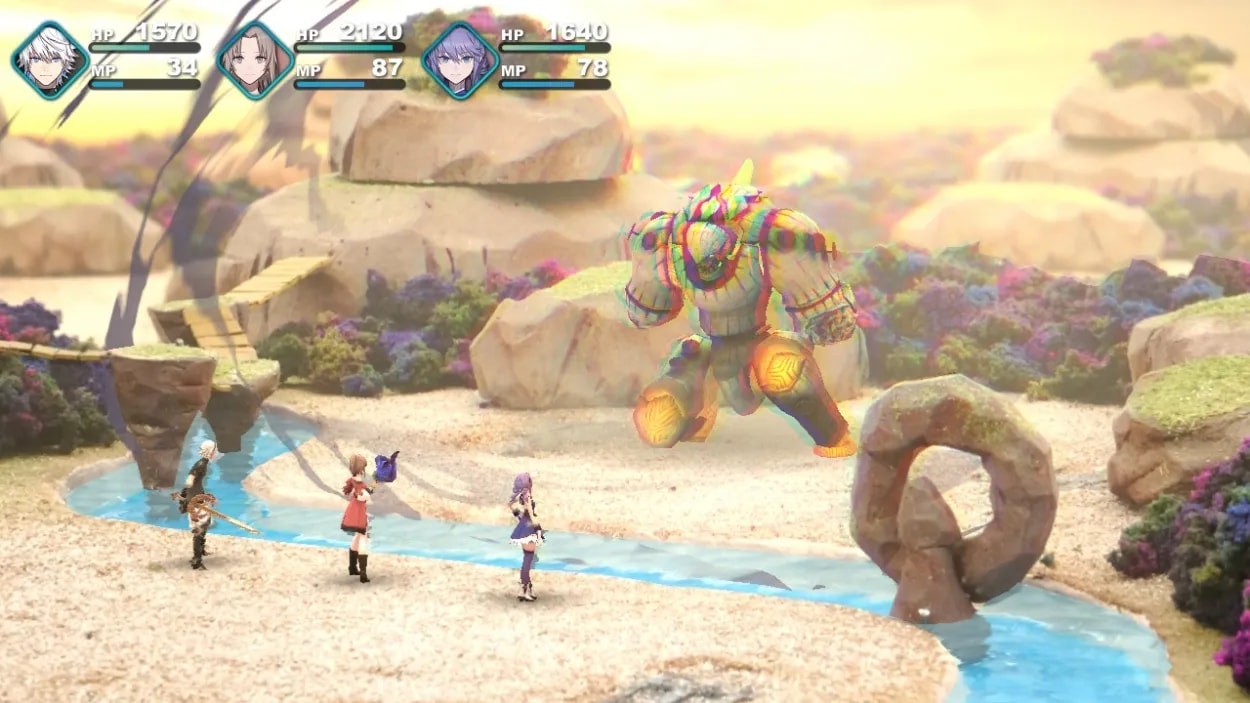Viewport: 1250px width, 703px height.
Task: Click the purple-haired party member portrait
Action: click(x=459, y=61)
